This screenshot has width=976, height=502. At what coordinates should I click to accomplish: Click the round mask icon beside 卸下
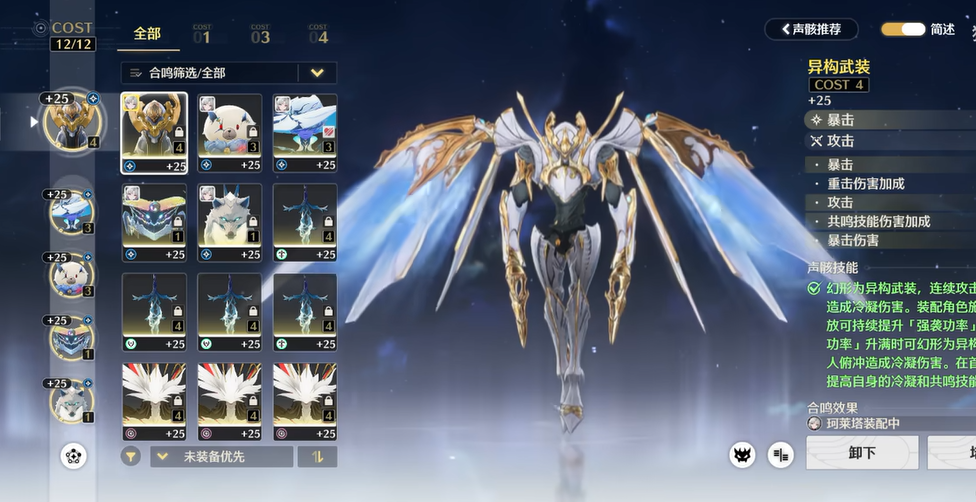coord(742,455)
